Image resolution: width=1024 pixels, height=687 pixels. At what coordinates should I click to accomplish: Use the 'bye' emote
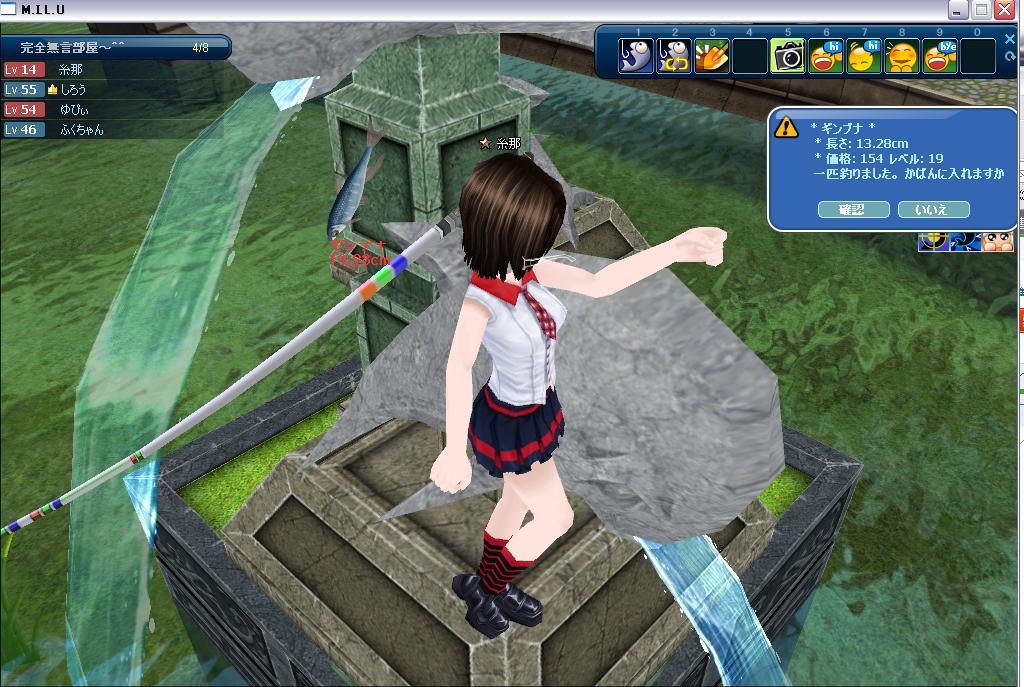[x=940, y=56]
